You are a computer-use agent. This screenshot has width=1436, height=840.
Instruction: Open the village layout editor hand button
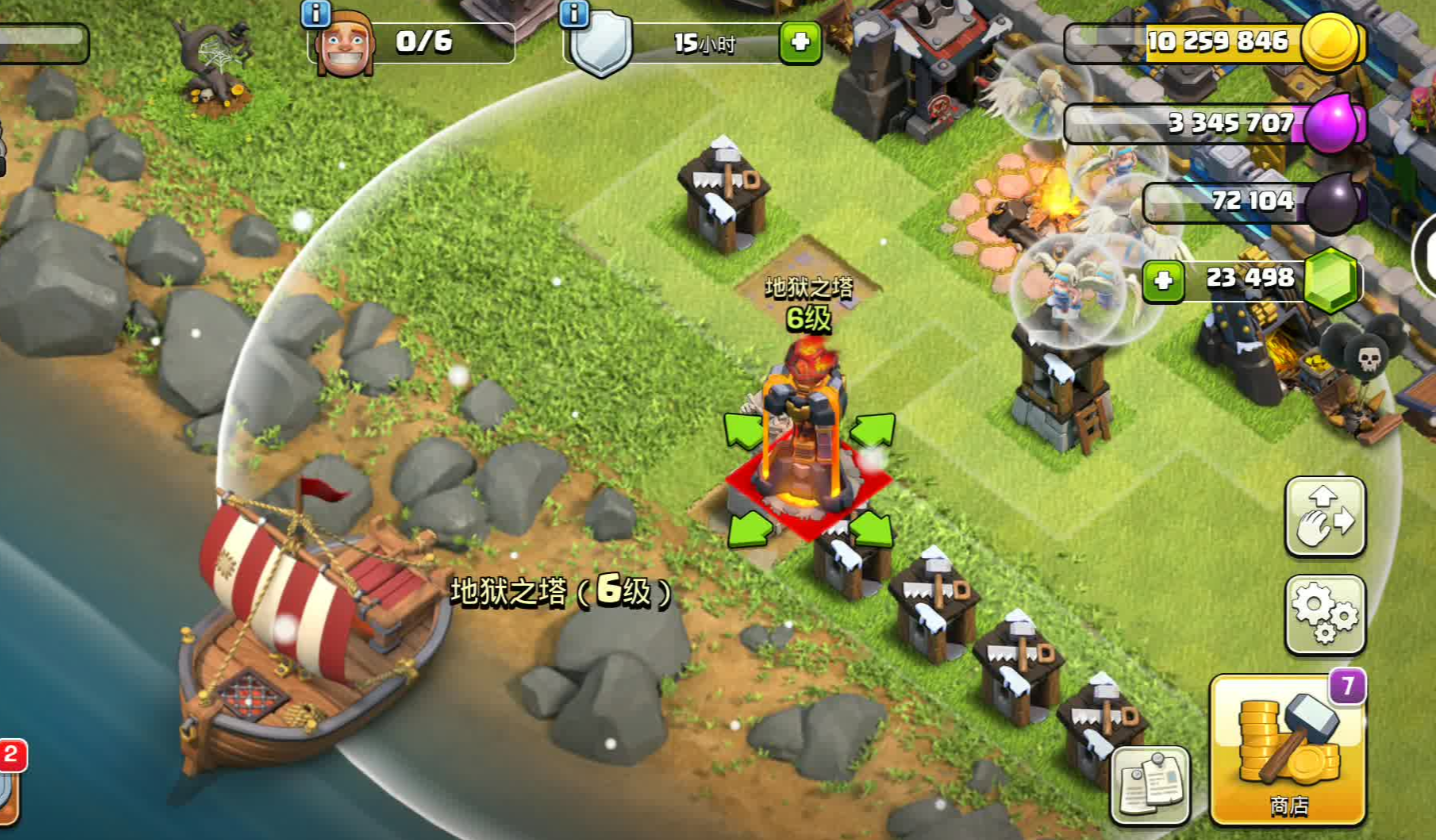[x=1325, y=516]
